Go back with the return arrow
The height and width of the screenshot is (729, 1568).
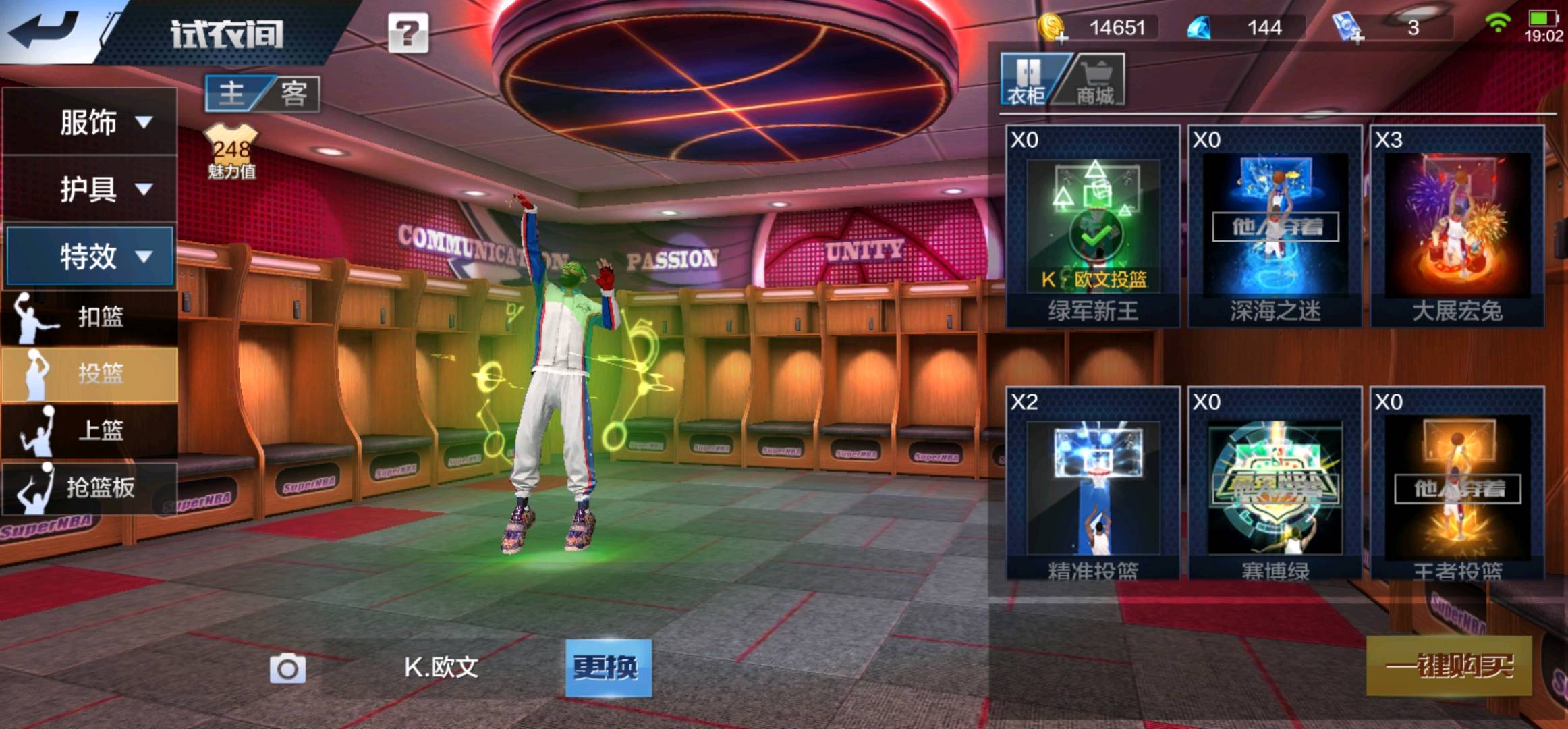[44, 30]
